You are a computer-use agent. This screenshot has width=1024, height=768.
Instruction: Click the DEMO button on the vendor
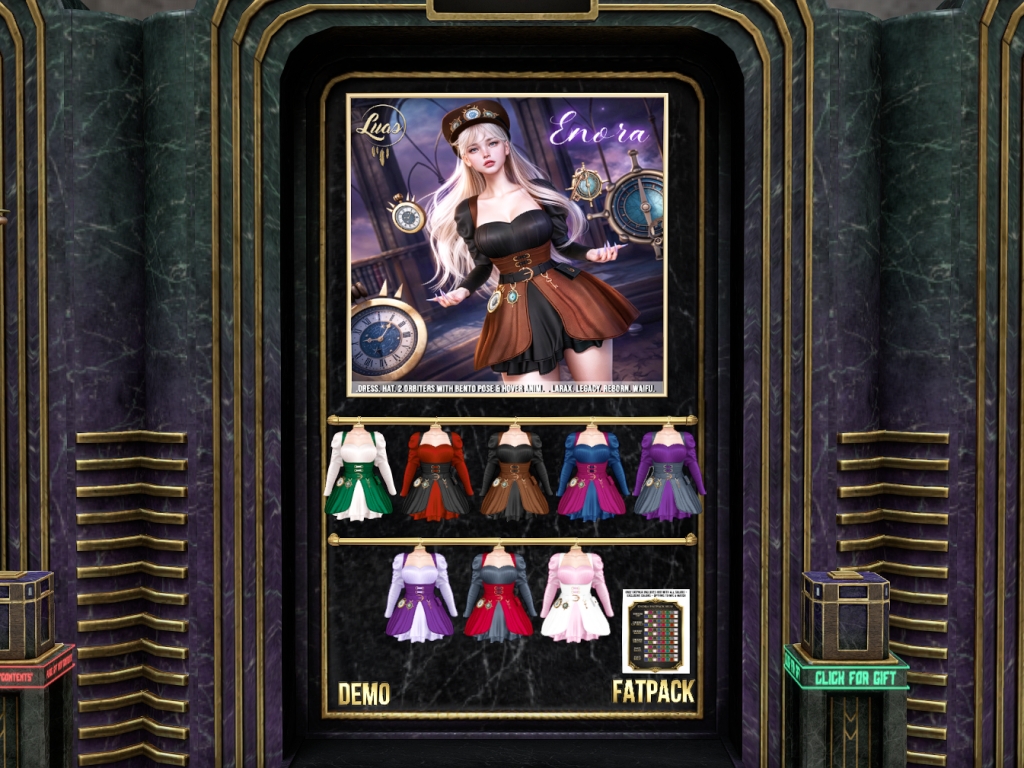(x=363, y=693)
